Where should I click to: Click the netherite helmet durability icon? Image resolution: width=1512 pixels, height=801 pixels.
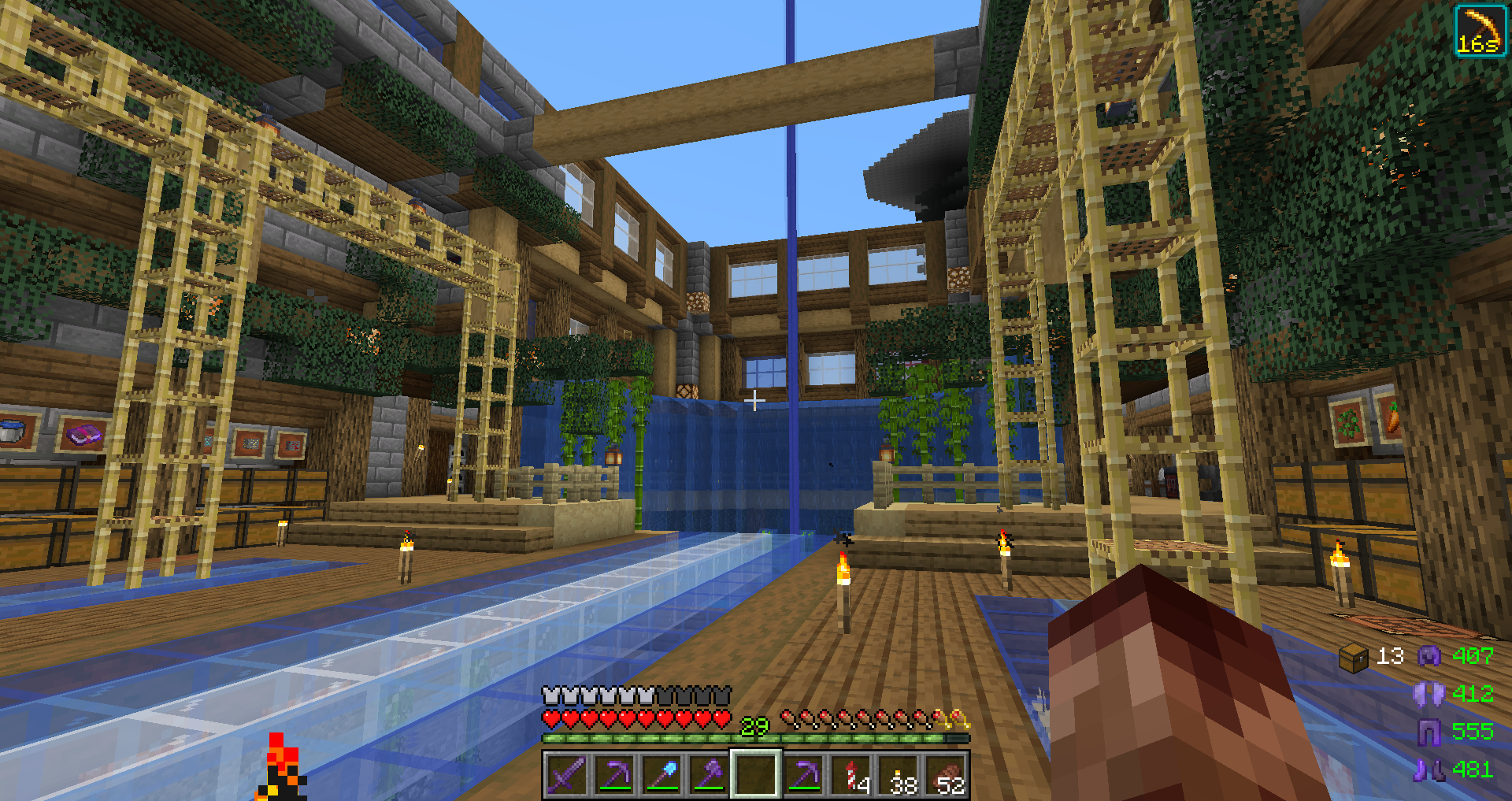(x=1429, y=656)
